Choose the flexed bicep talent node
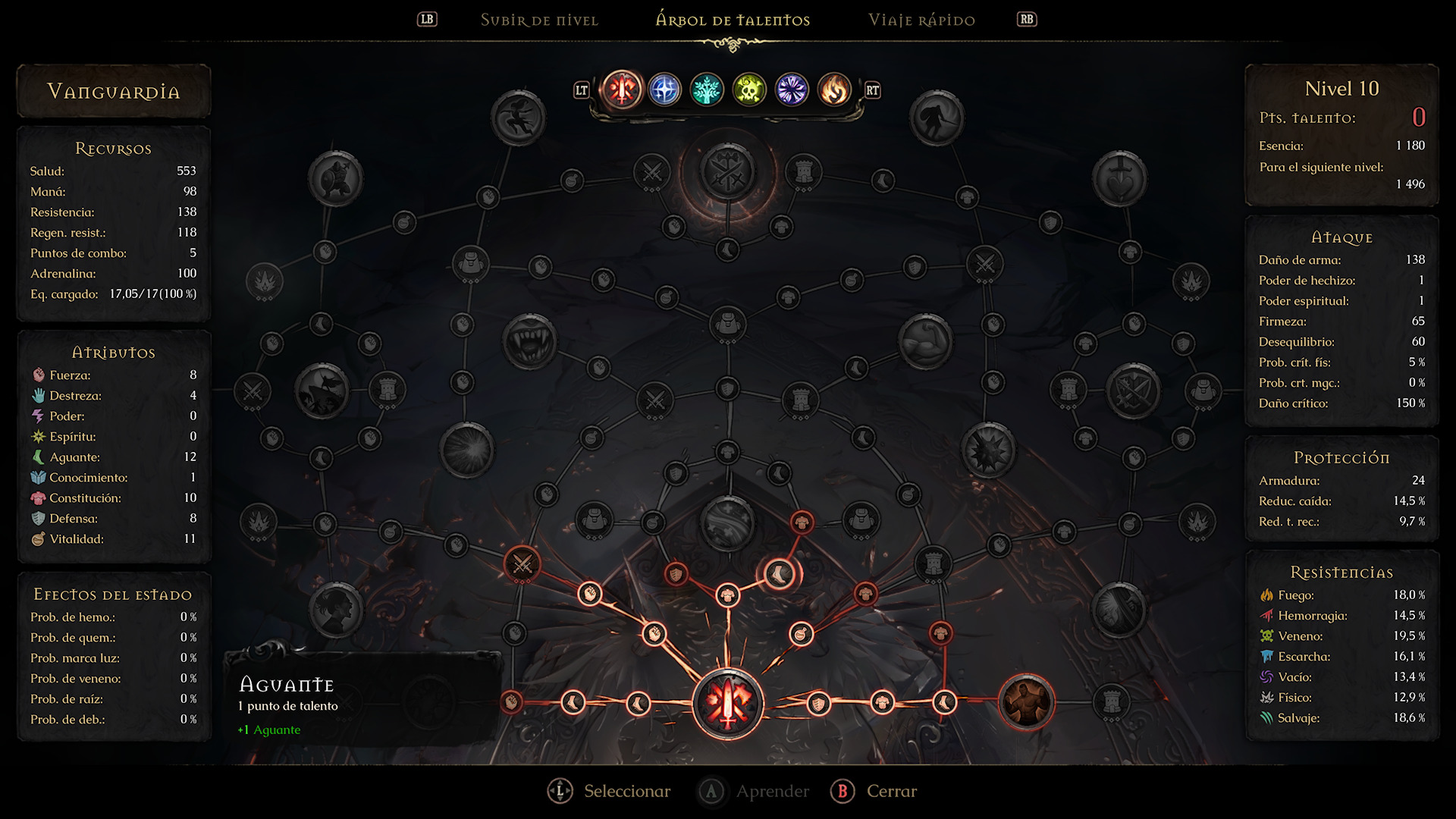Screen dimensions: 1456x819 [925, 340]
